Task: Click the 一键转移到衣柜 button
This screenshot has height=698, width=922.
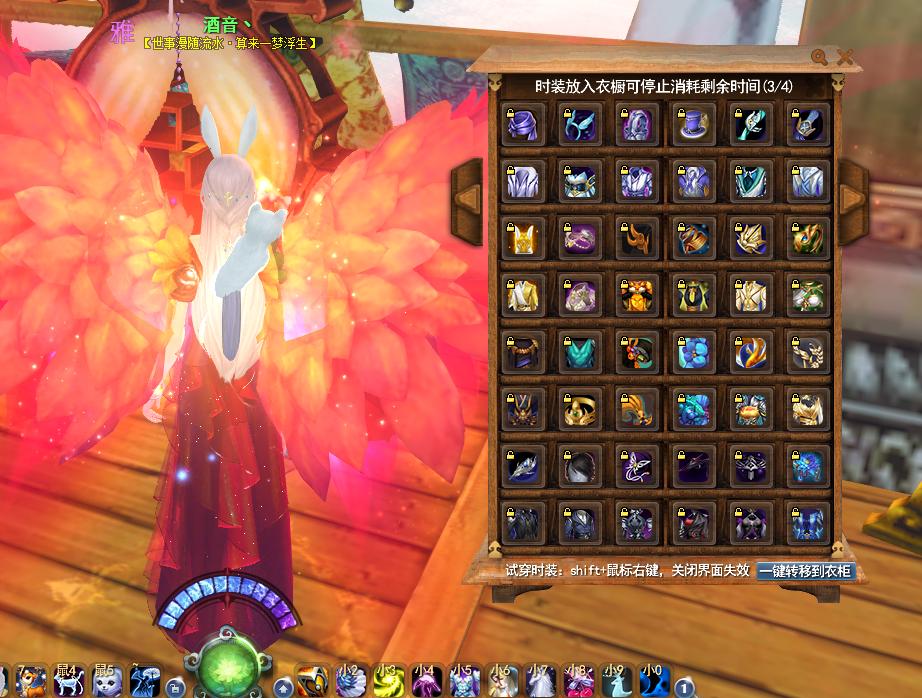Action: 805,571
